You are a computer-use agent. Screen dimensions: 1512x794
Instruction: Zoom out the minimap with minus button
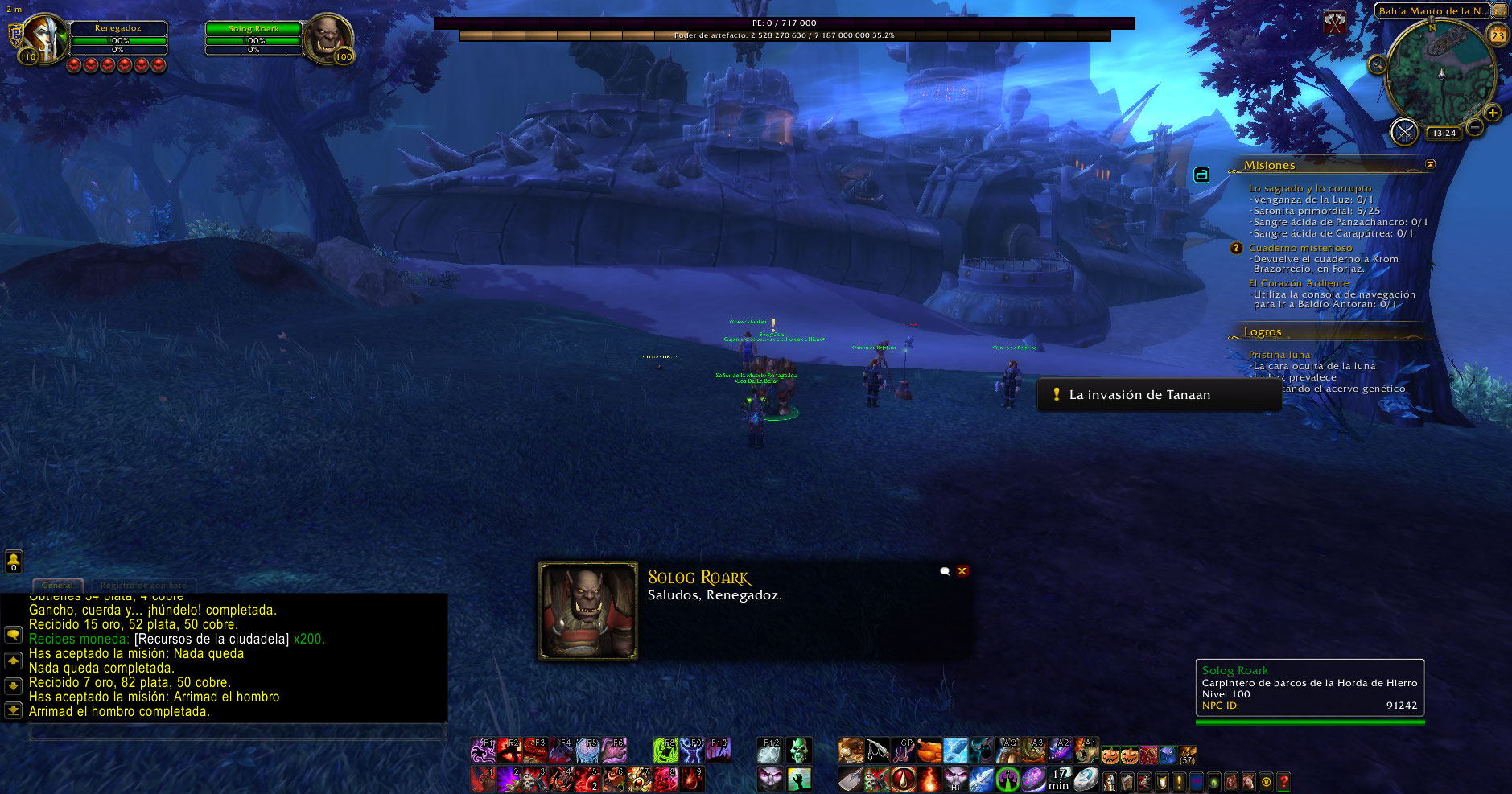coord(1474,127)
